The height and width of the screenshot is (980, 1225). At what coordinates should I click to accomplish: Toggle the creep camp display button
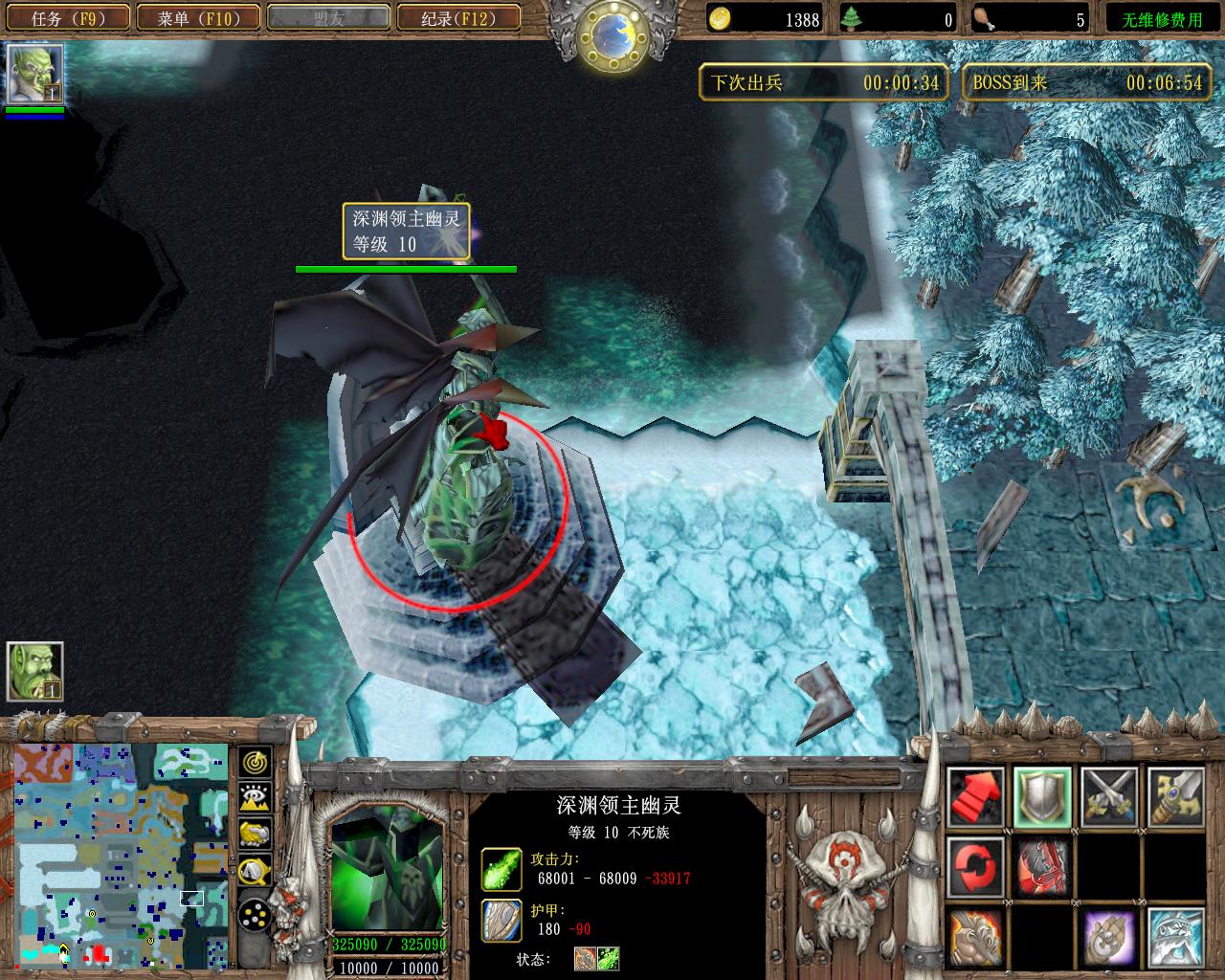pos(256,869)
